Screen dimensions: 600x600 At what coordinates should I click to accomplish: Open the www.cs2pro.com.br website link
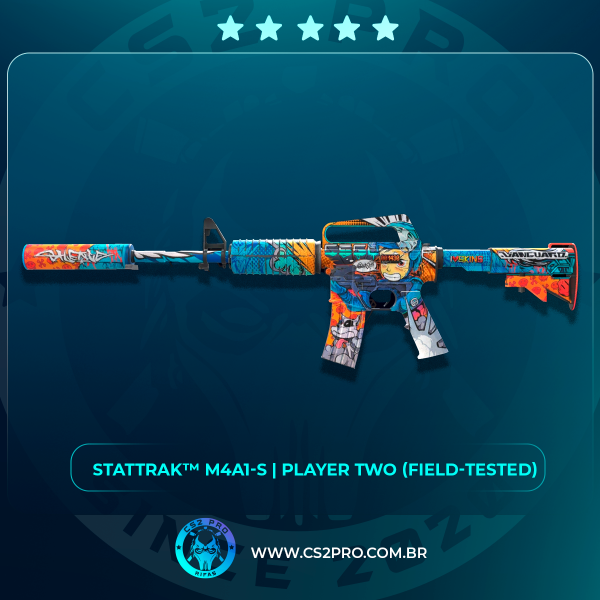click(x=339, y=553)
